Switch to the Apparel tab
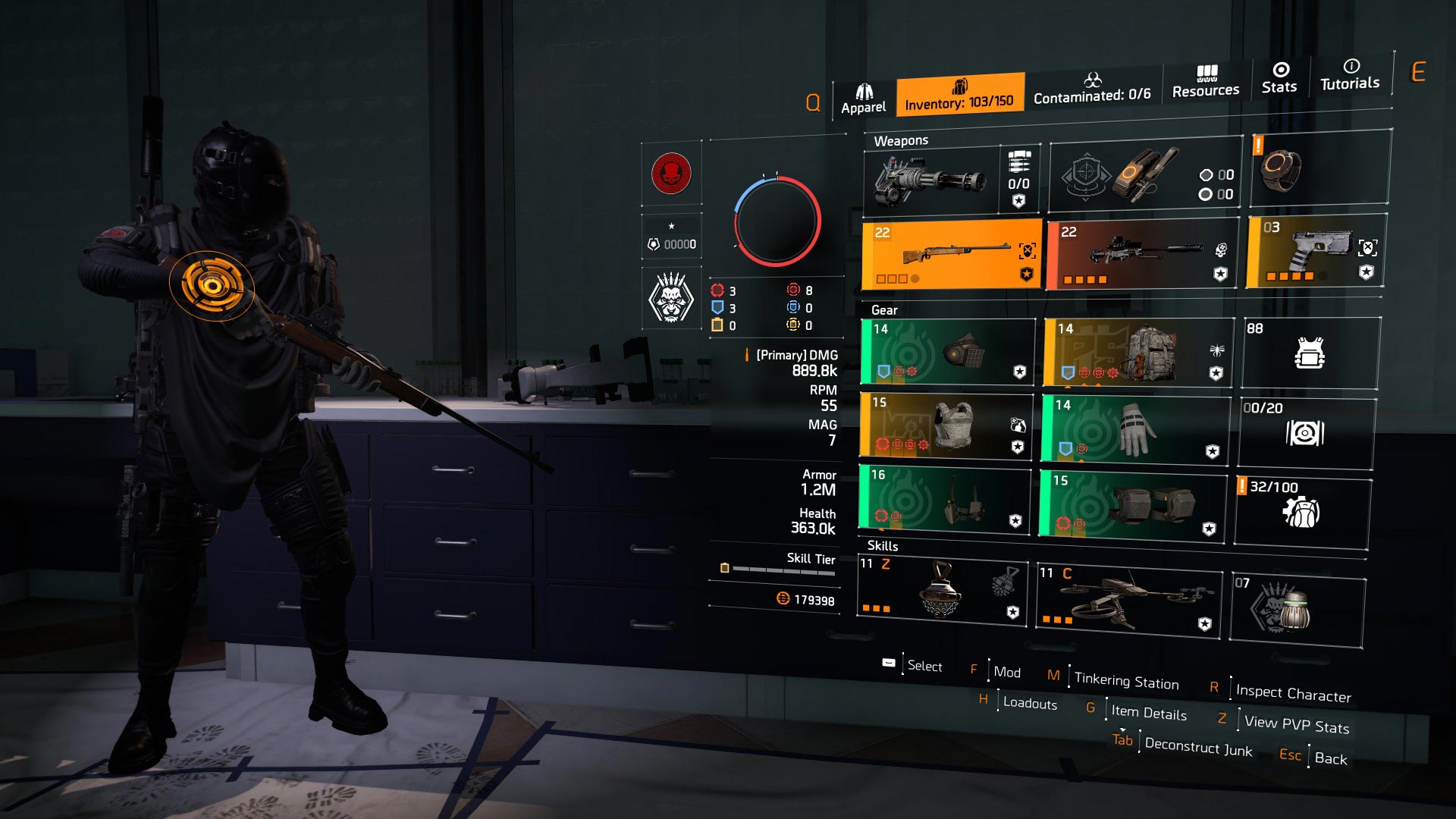1456x819 pixels. click(x=863, y=99)
